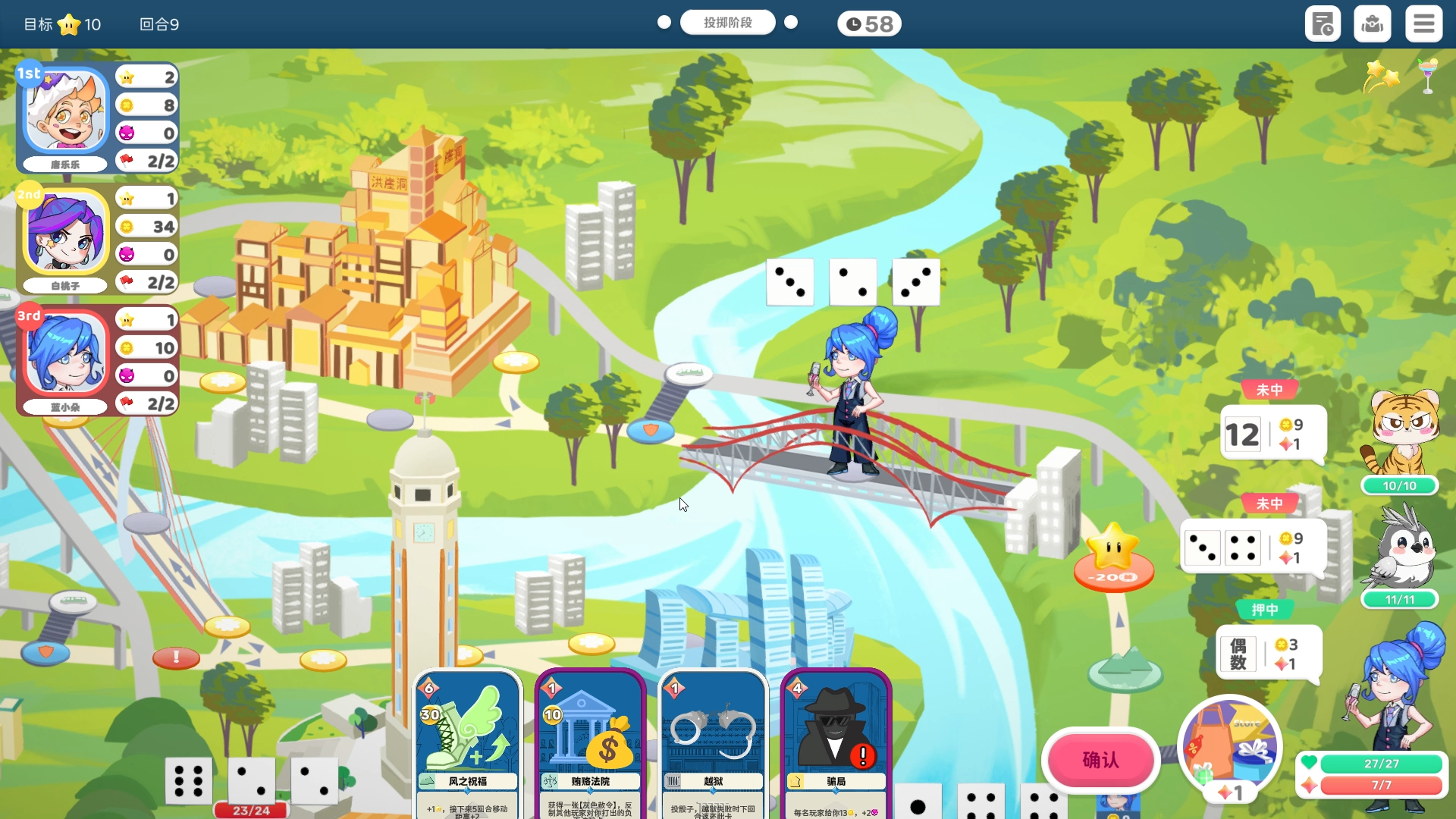Click the timer icon showing 58
Viewport: 1456px width, 819px height.
[x=869, y=24]
